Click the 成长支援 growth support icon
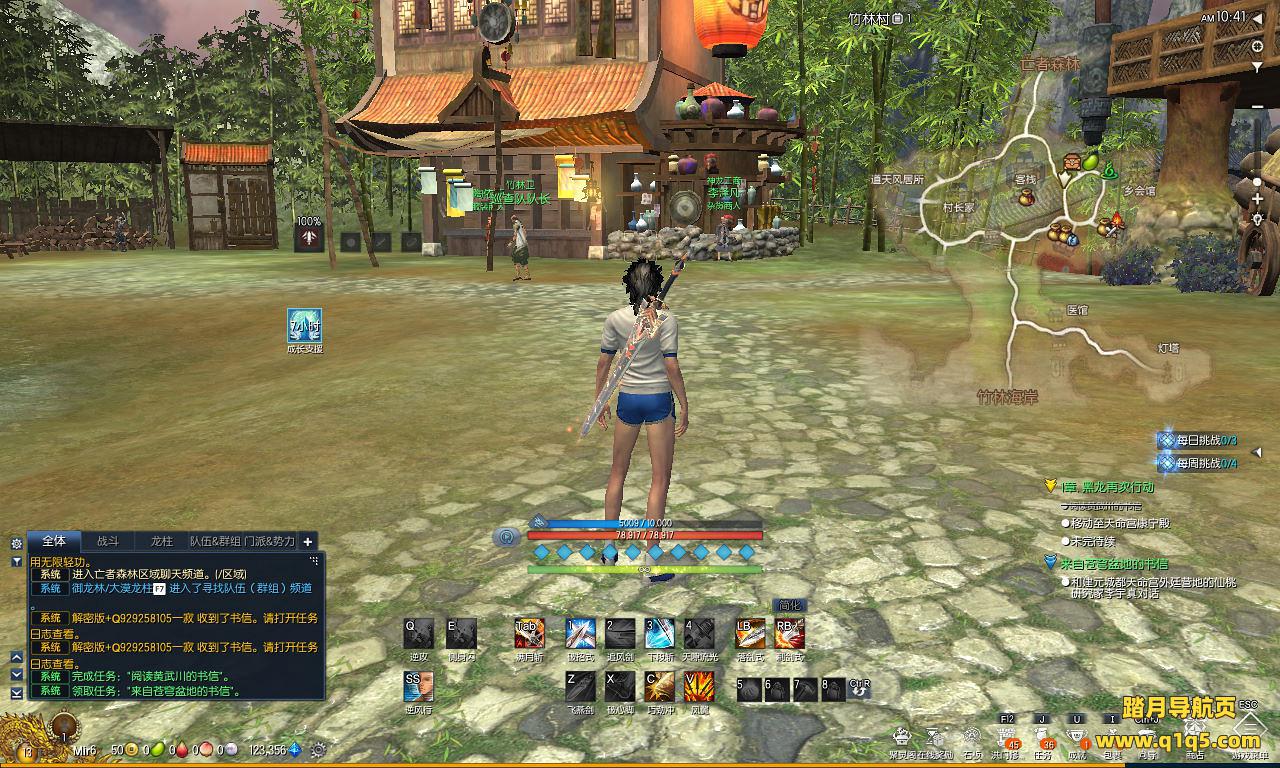The image size is (1280, 768). pos(304,326)
